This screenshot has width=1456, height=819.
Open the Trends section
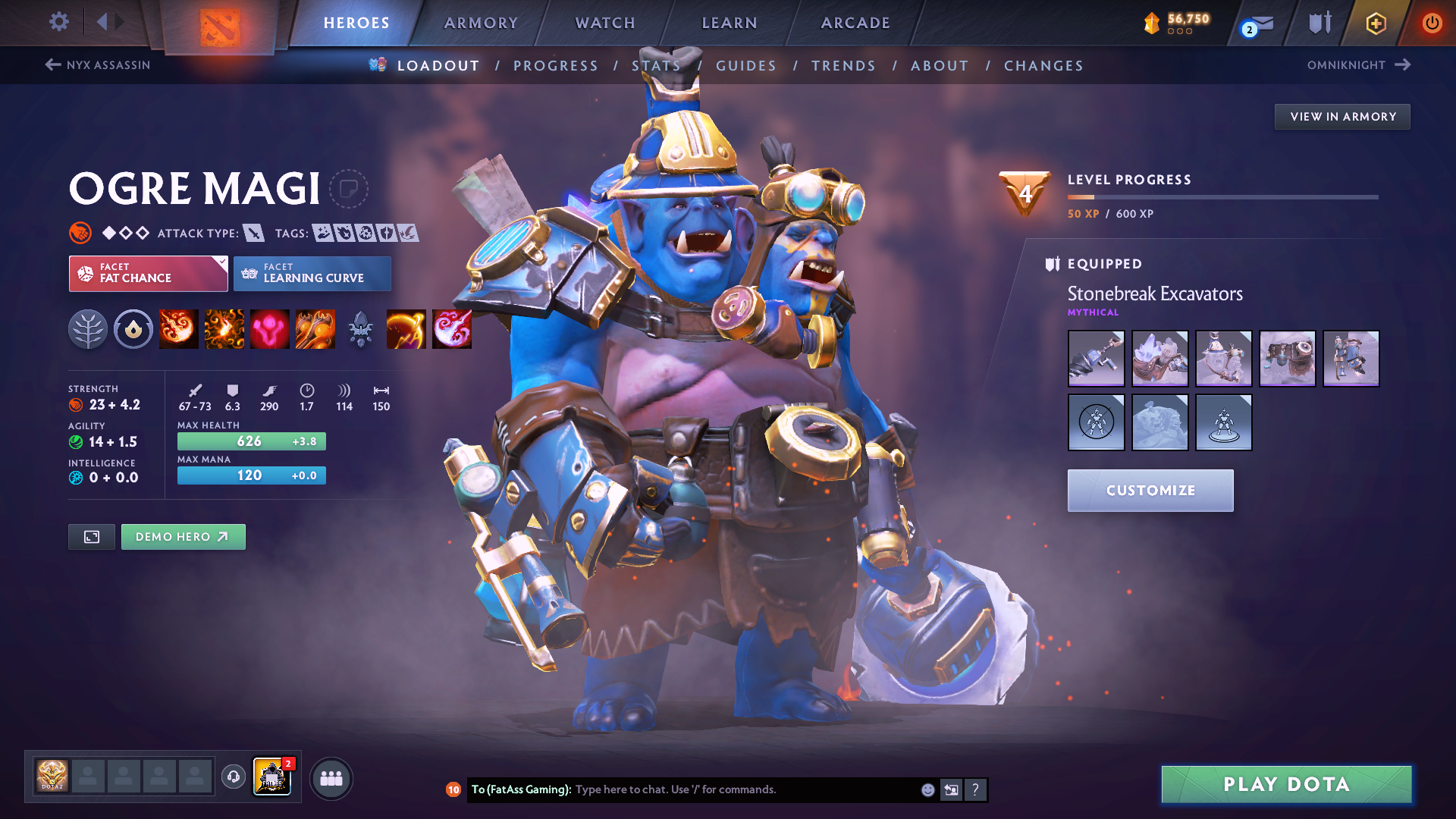pyautogui.click(x=843, y=66)
